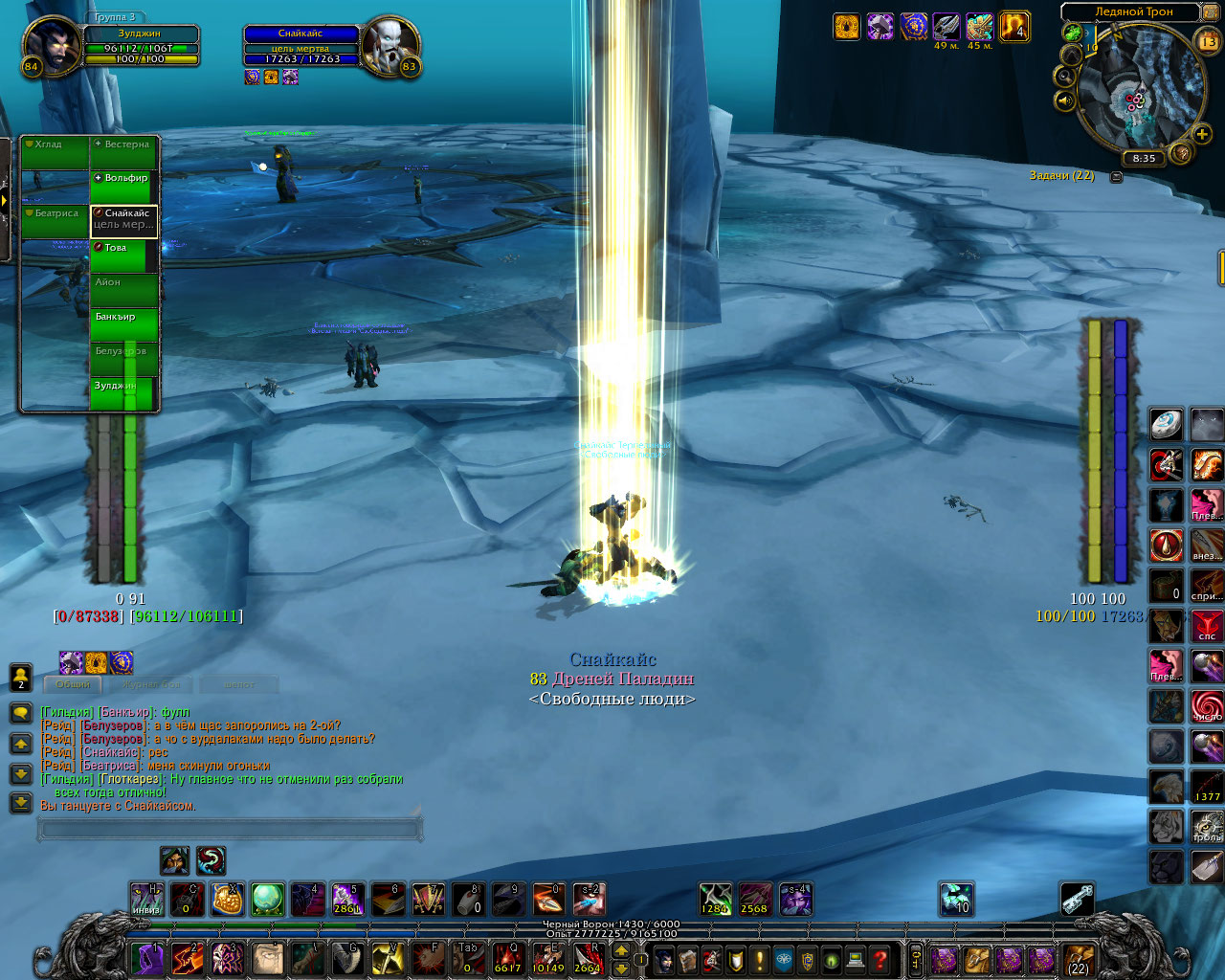Open the chat menu speech bubble button
This screenshot has height=980, width=1225.
pyautogui.click(x=20, y=713)
